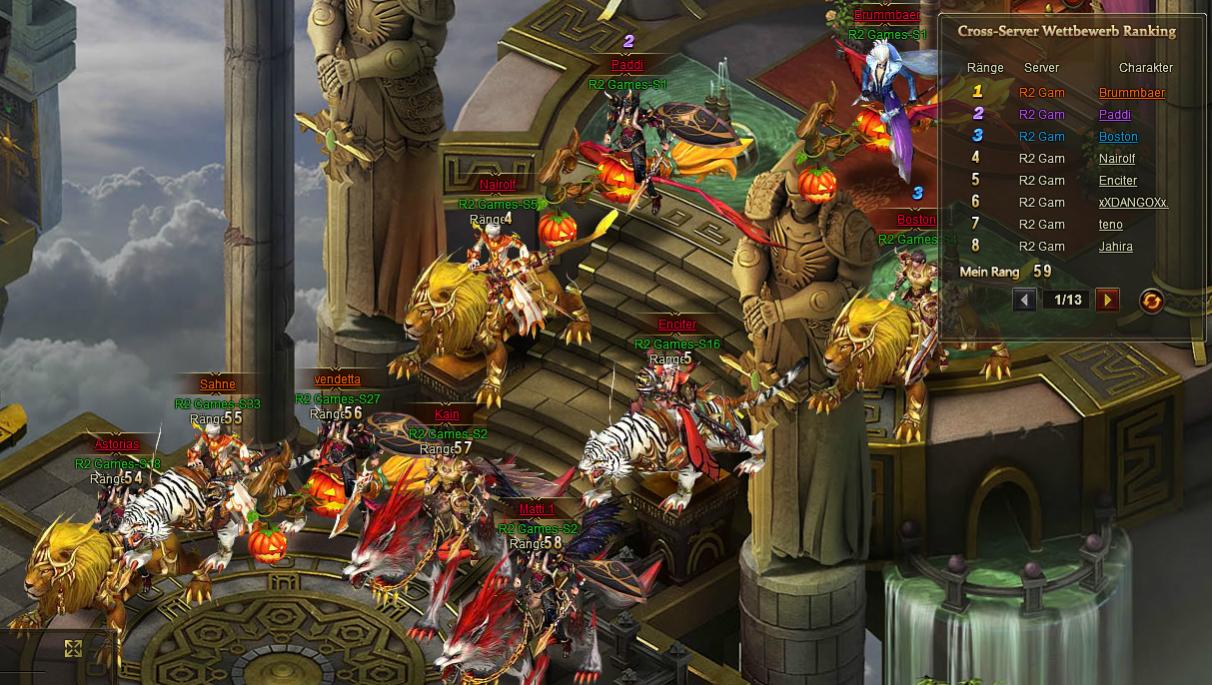Viewport: 1212px width, 685px height.
Task: Go to the next ranking page
Action: tap(1107, 300)
